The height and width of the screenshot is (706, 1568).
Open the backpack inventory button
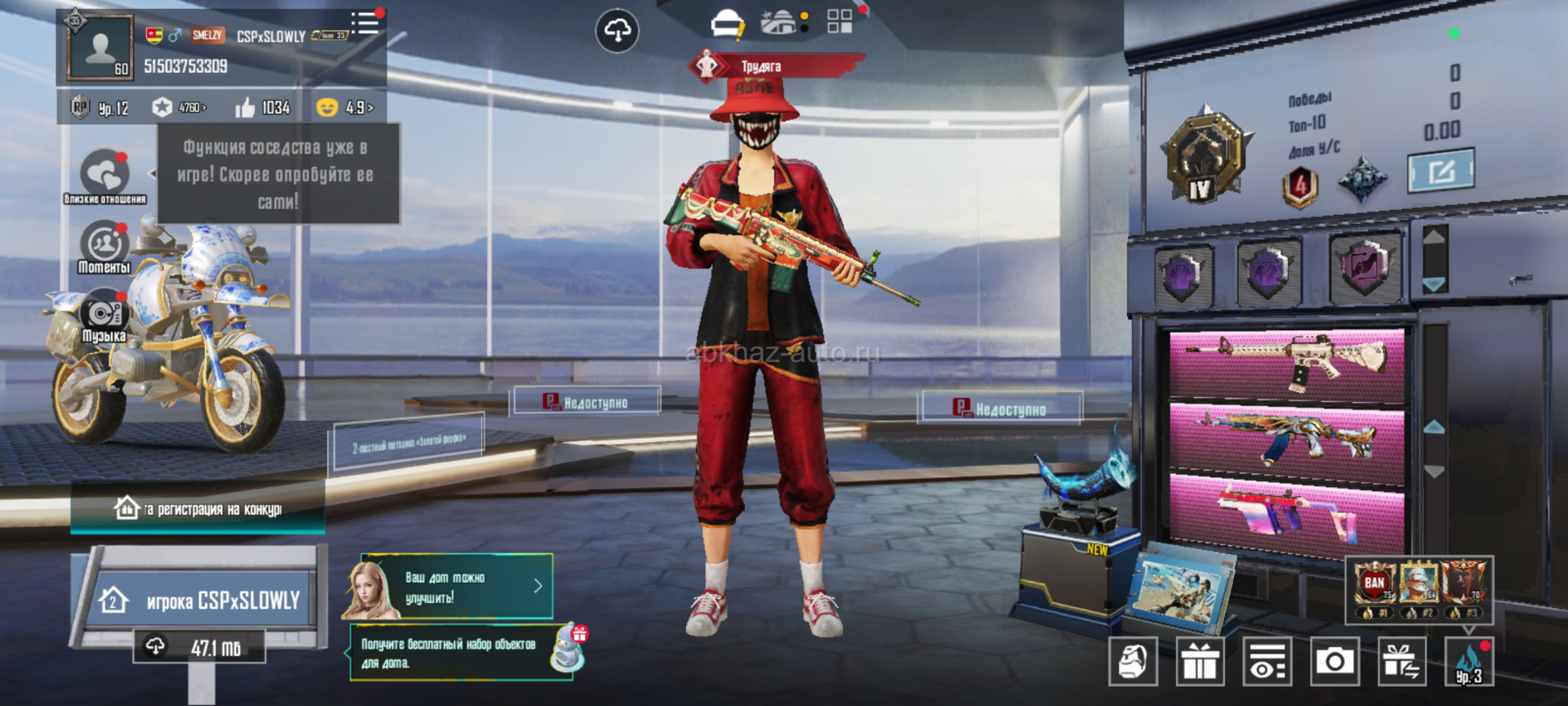pos(1133,661)
